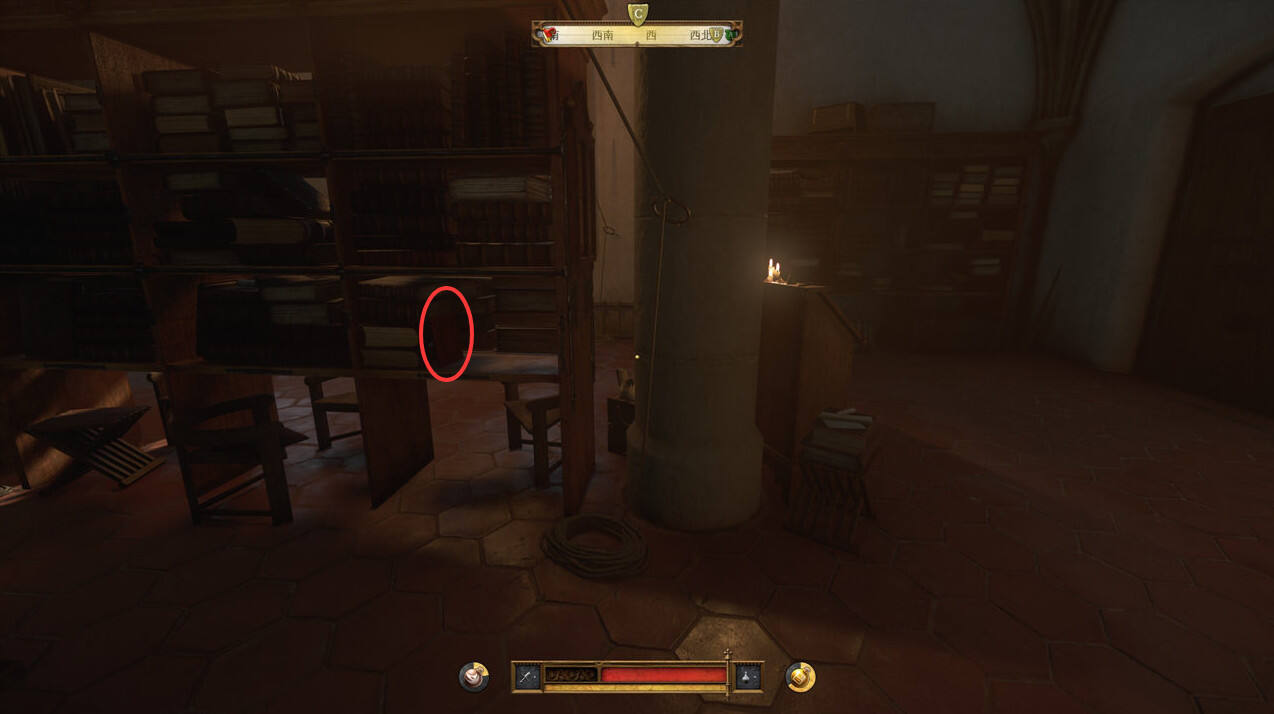
Task: Click the pale round pouch status icon
Action: pyautogui.click(x=474, y=677)
